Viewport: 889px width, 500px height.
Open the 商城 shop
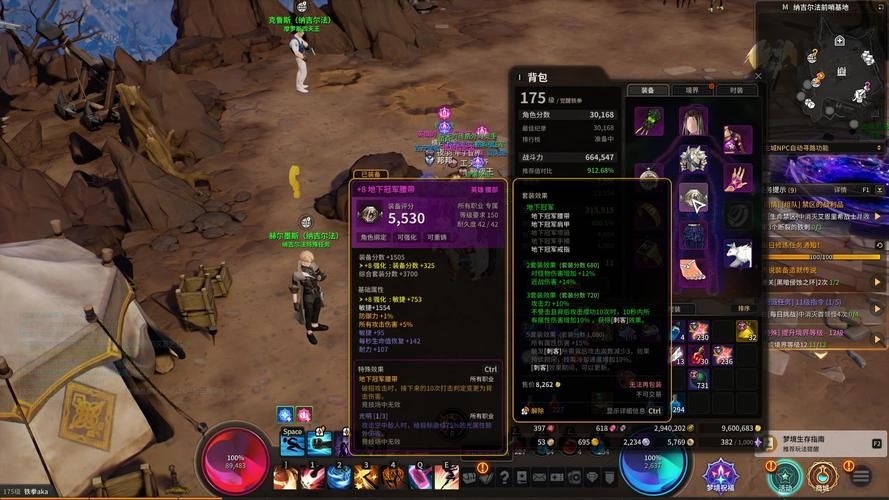(x=822, y=474)
